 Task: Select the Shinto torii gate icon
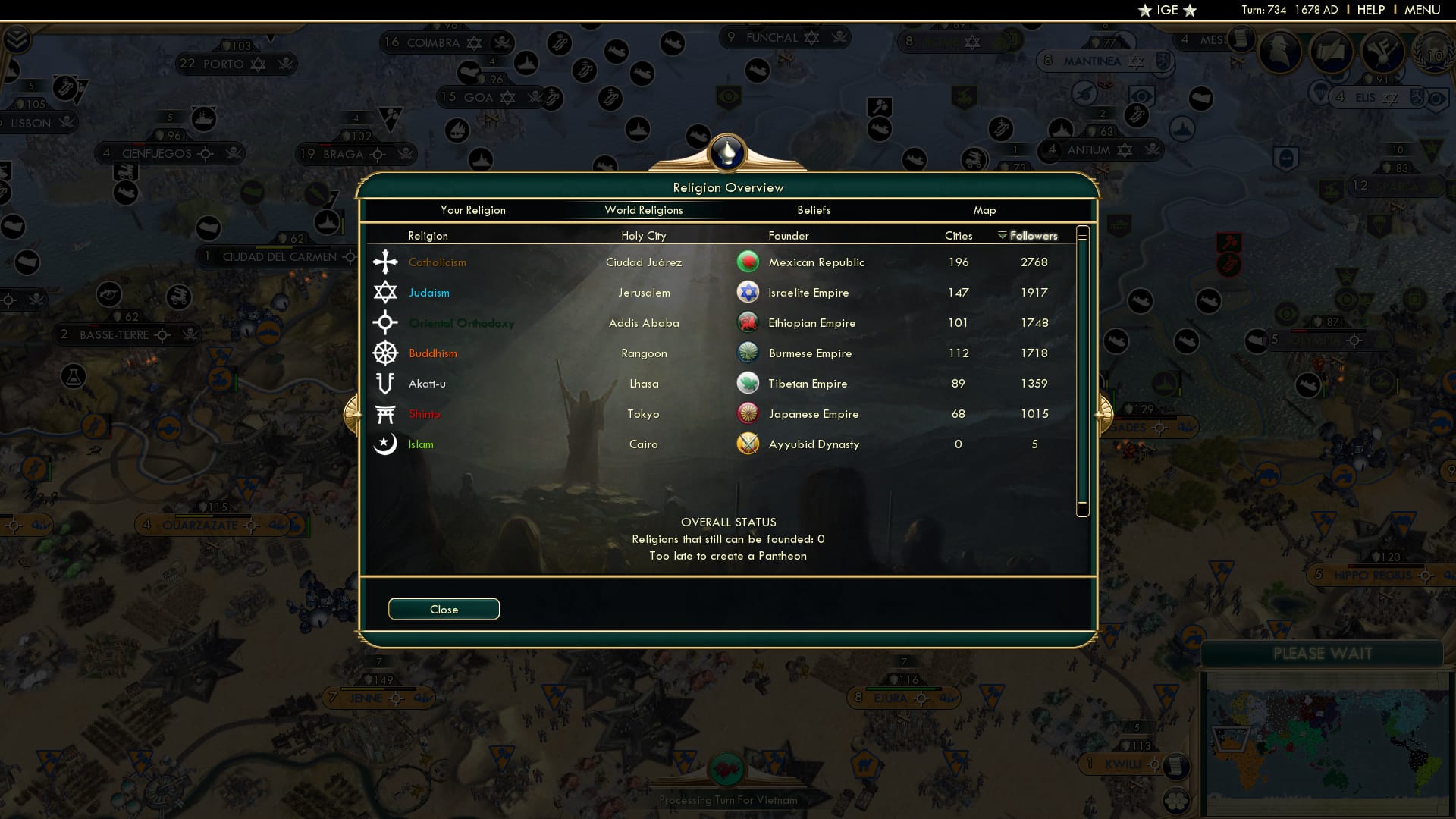point(385,413)
